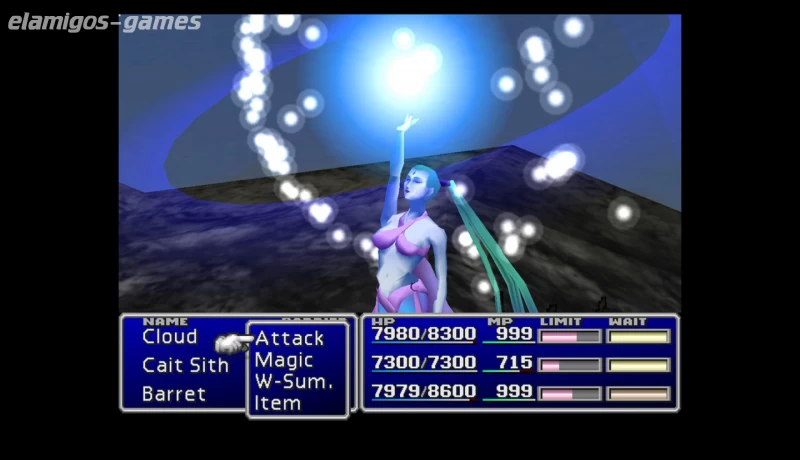Image resolution: width=800 pixels, height=460 pixels.
Task: Open the W-Sum. summon command
Action: click(x=293, y=381)
